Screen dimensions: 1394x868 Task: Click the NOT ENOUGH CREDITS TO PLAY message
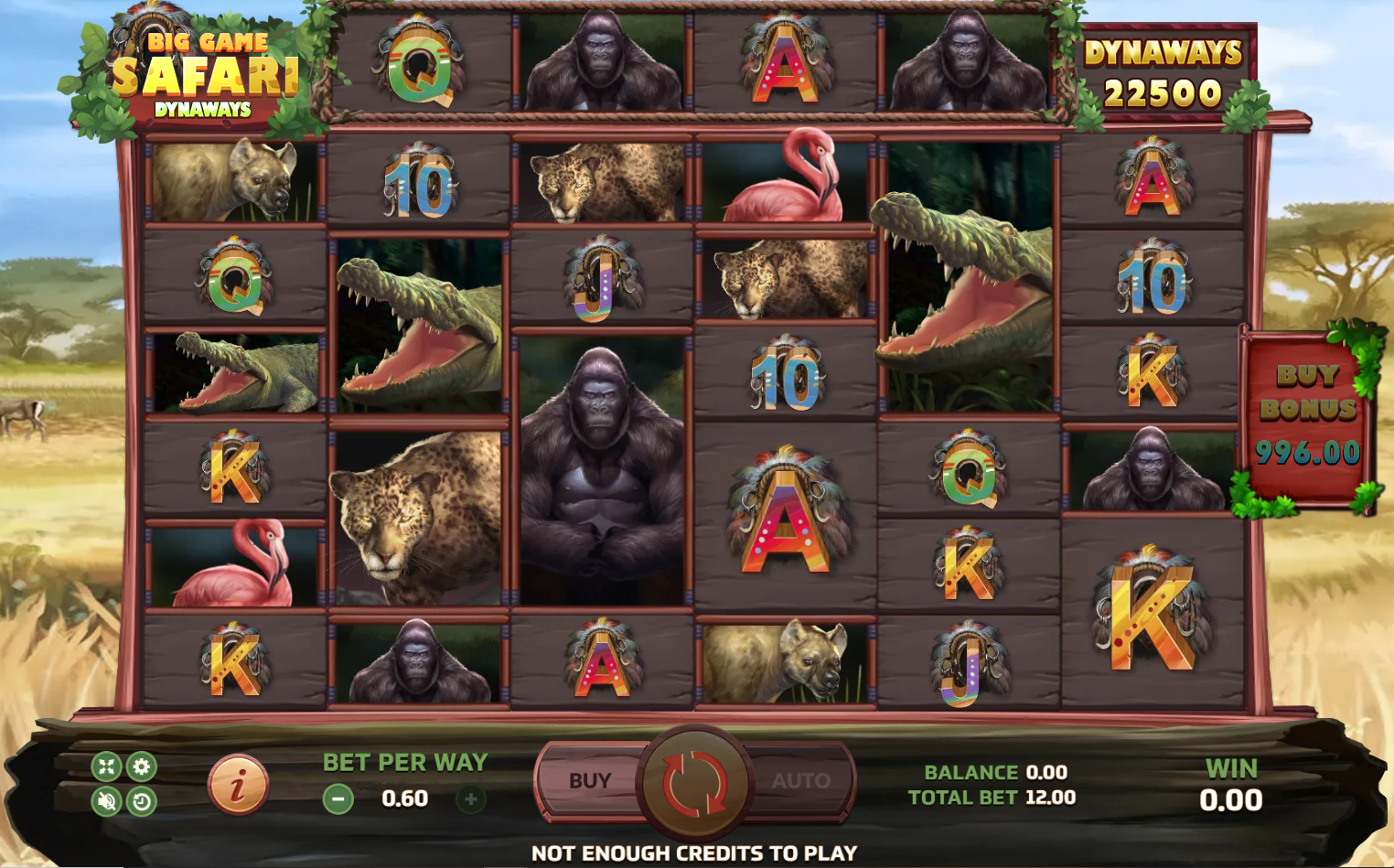(x=696, y=852)
